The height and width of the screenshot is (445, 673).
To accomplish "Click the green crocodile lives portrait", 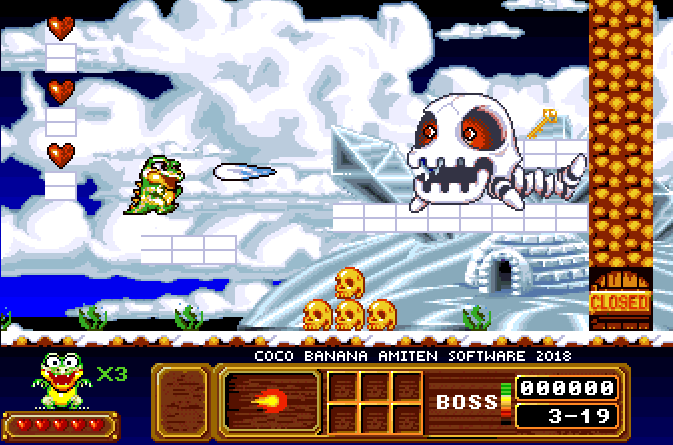I will tap(62, 381).
